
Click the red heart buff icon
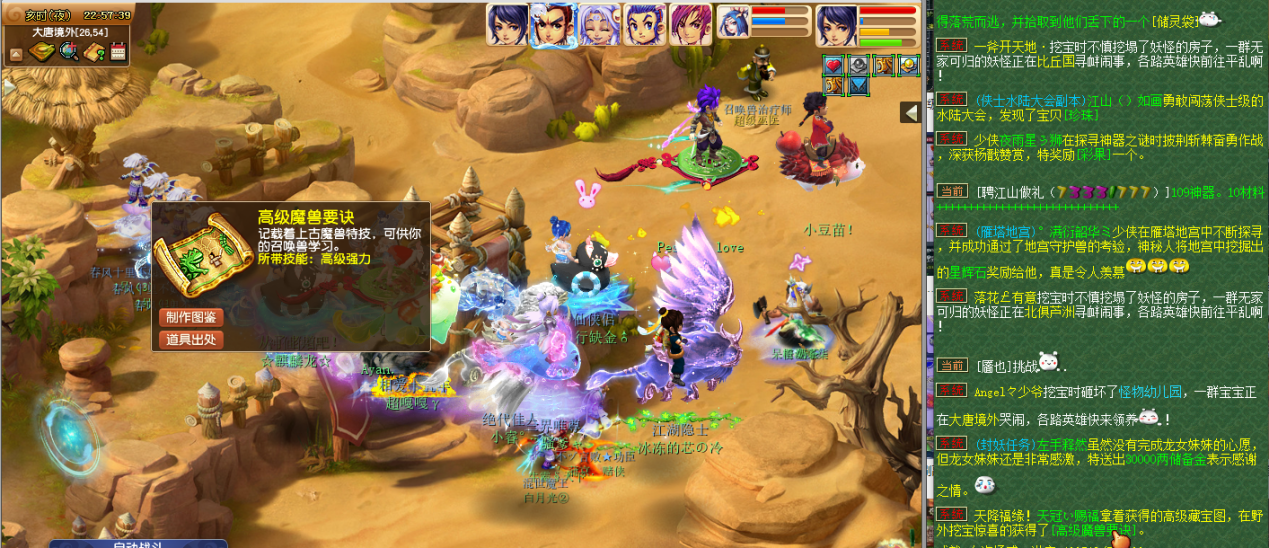pyautogui.click(x=833, y=65)
